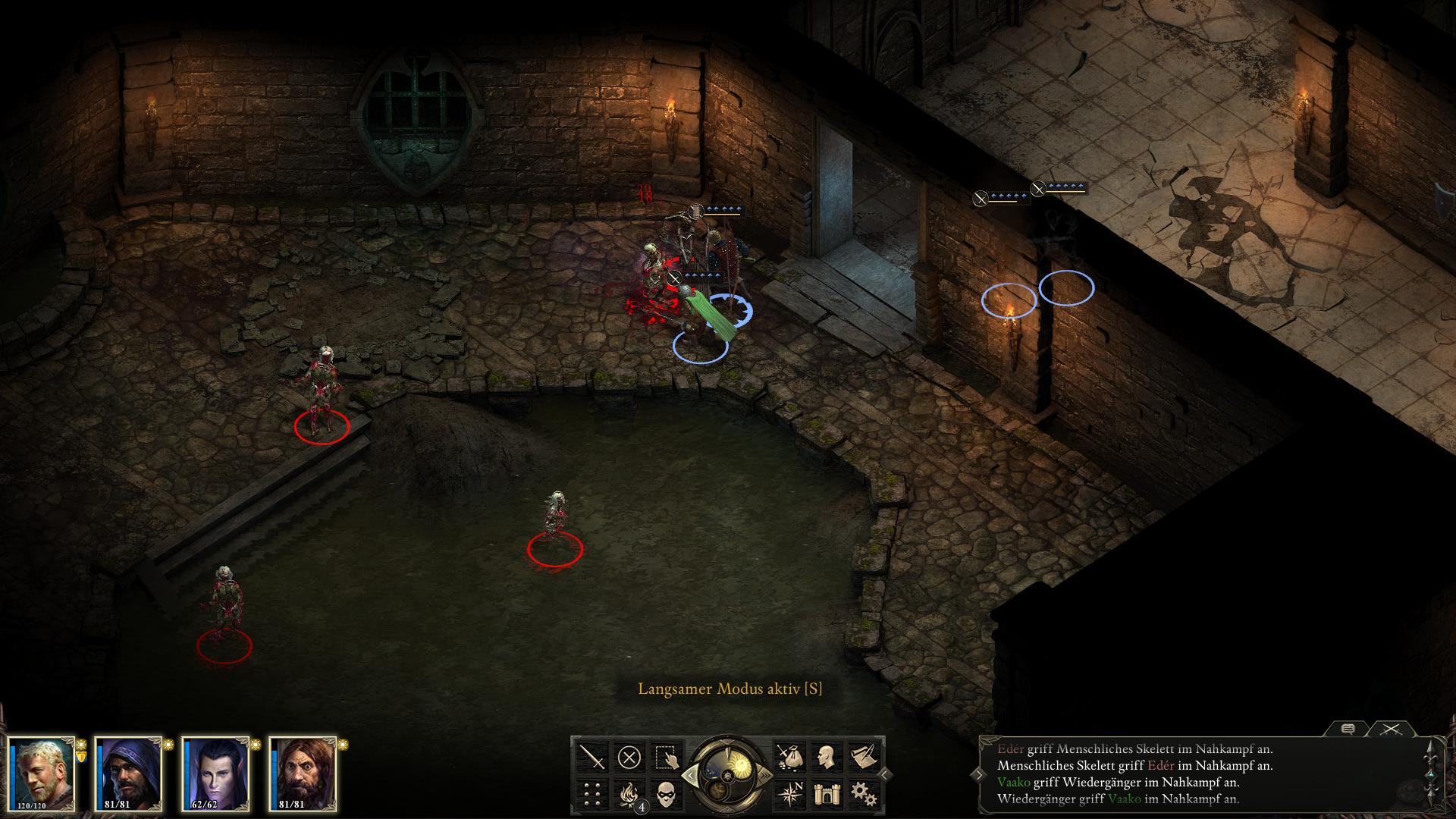
Task: Toggle slow mode on the time dial
Action: click(689, 775)
